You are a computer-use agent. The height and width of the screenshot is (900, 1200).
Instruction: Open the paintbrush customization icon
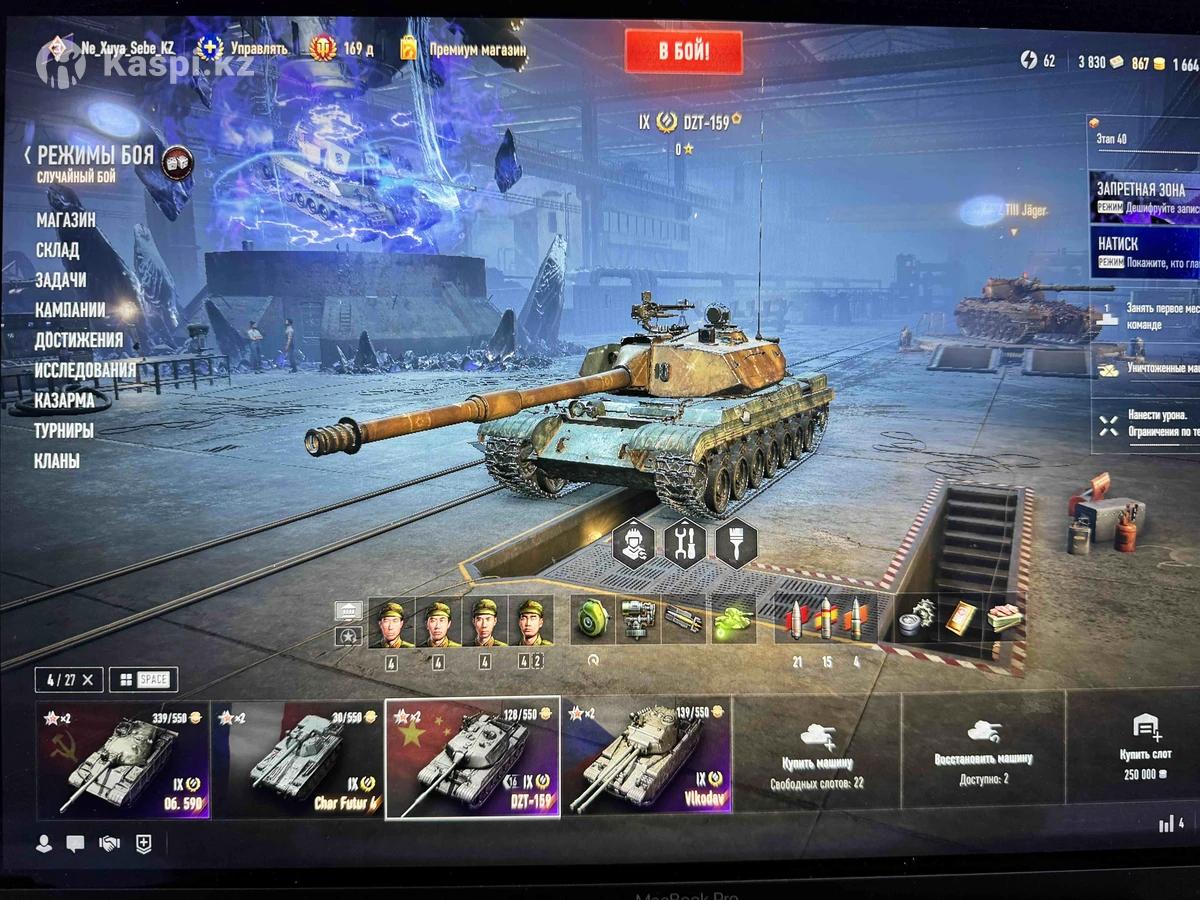pyautogui.click(x=736, y=544)
